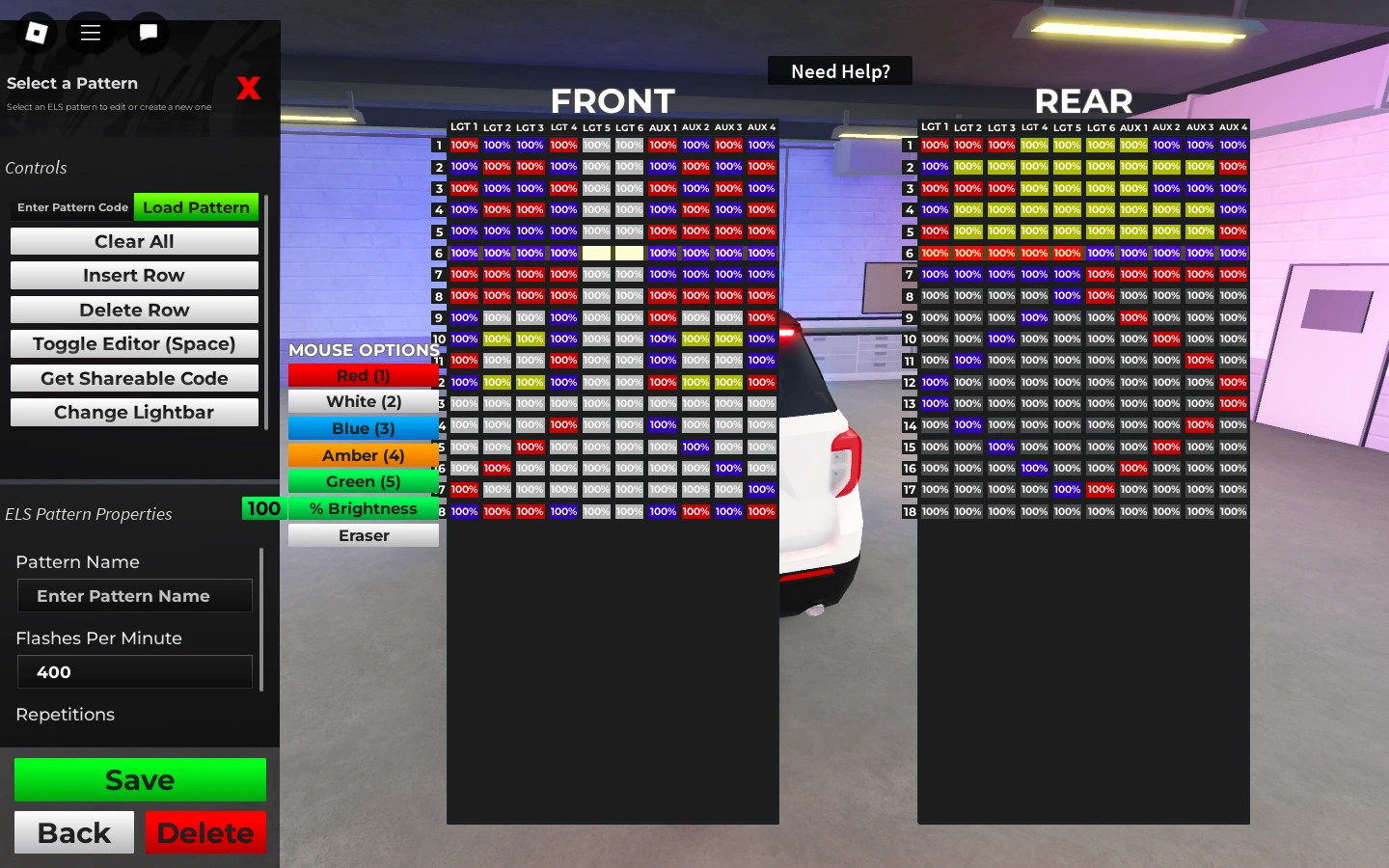Screen dimensions: 1389x868
Task: Select the Eraser mouse option
Action: point(364,535)
